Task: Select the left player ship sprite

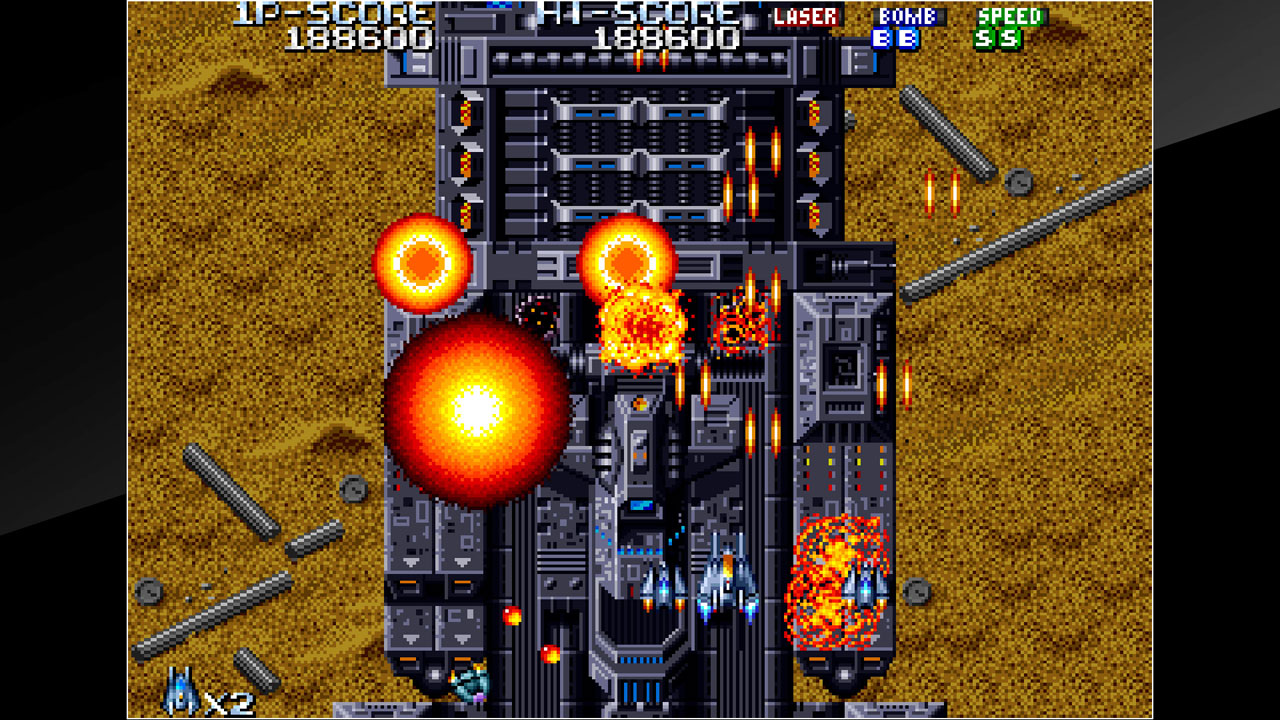Action: [662, 590]
